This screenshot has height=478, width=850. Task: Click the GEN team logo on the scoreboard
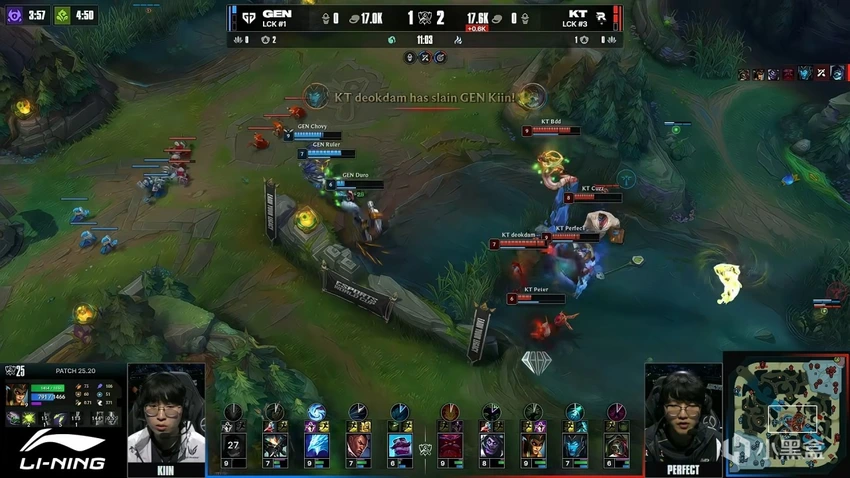(244, 16)
